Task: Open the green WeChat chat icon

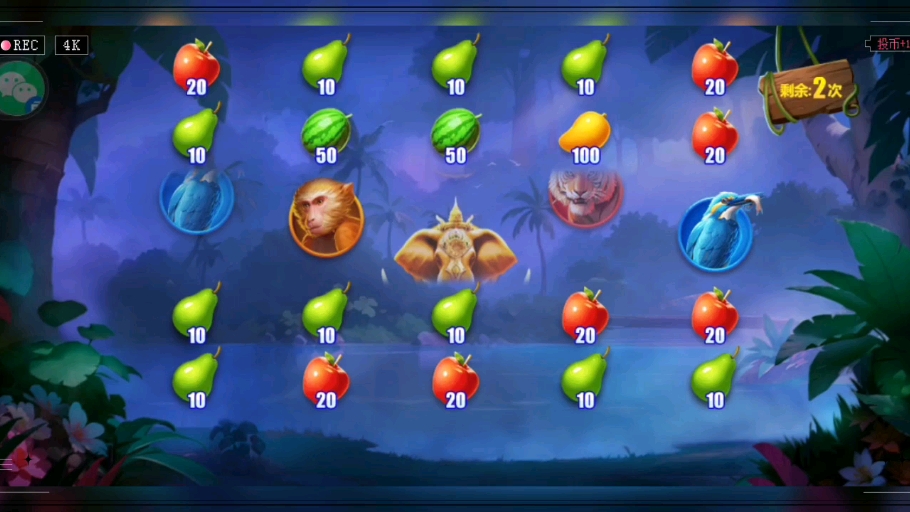Action: tap(17, 87)
